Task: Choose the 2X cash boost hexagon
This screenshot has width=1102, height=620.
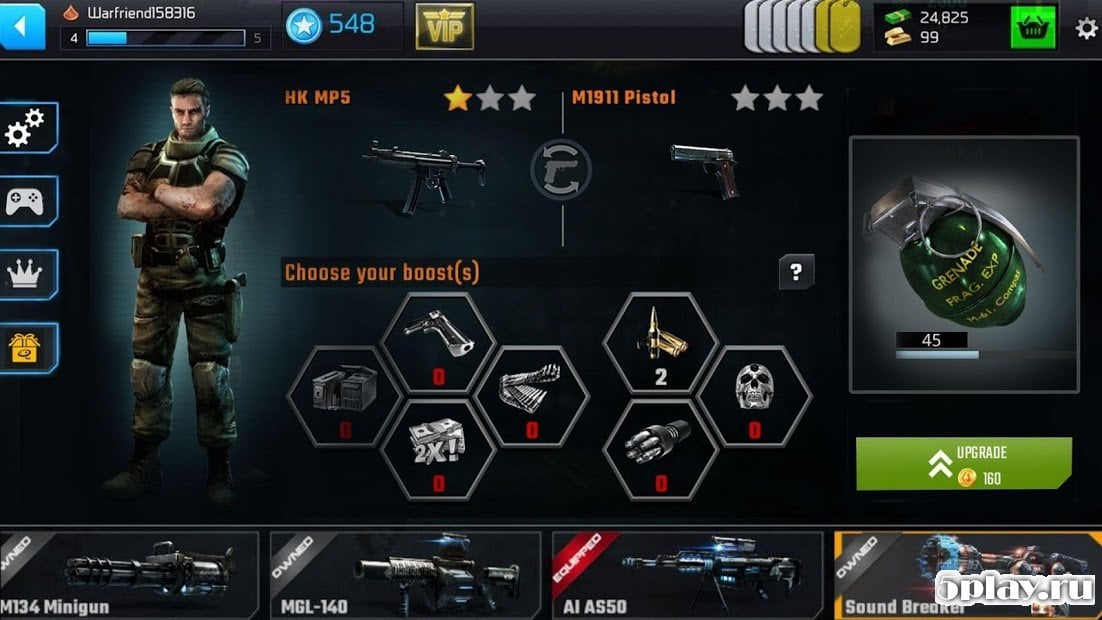Action: tap(438, 447)
